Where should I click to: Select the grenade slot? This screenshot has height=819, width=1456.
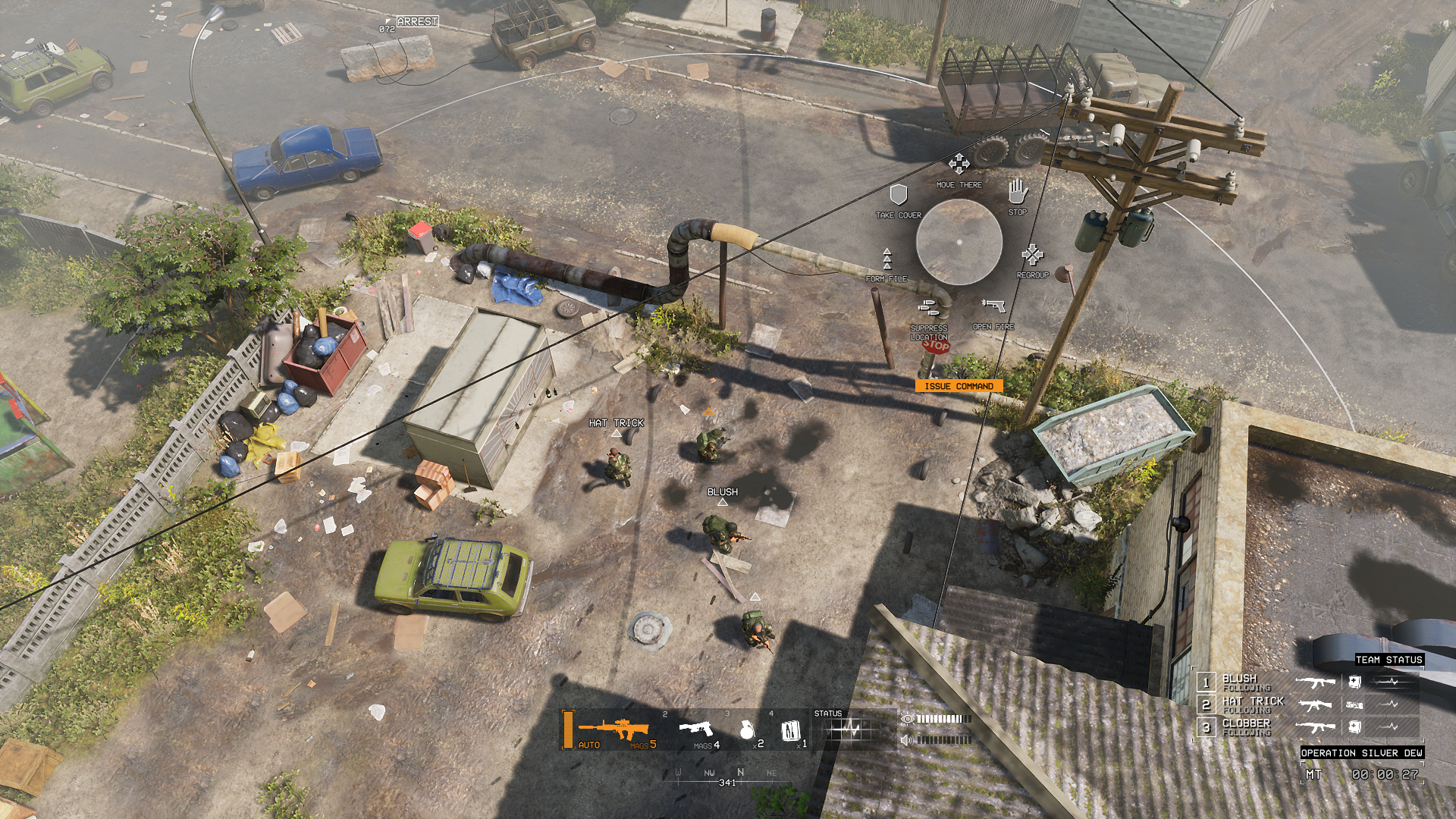(747, 730)
